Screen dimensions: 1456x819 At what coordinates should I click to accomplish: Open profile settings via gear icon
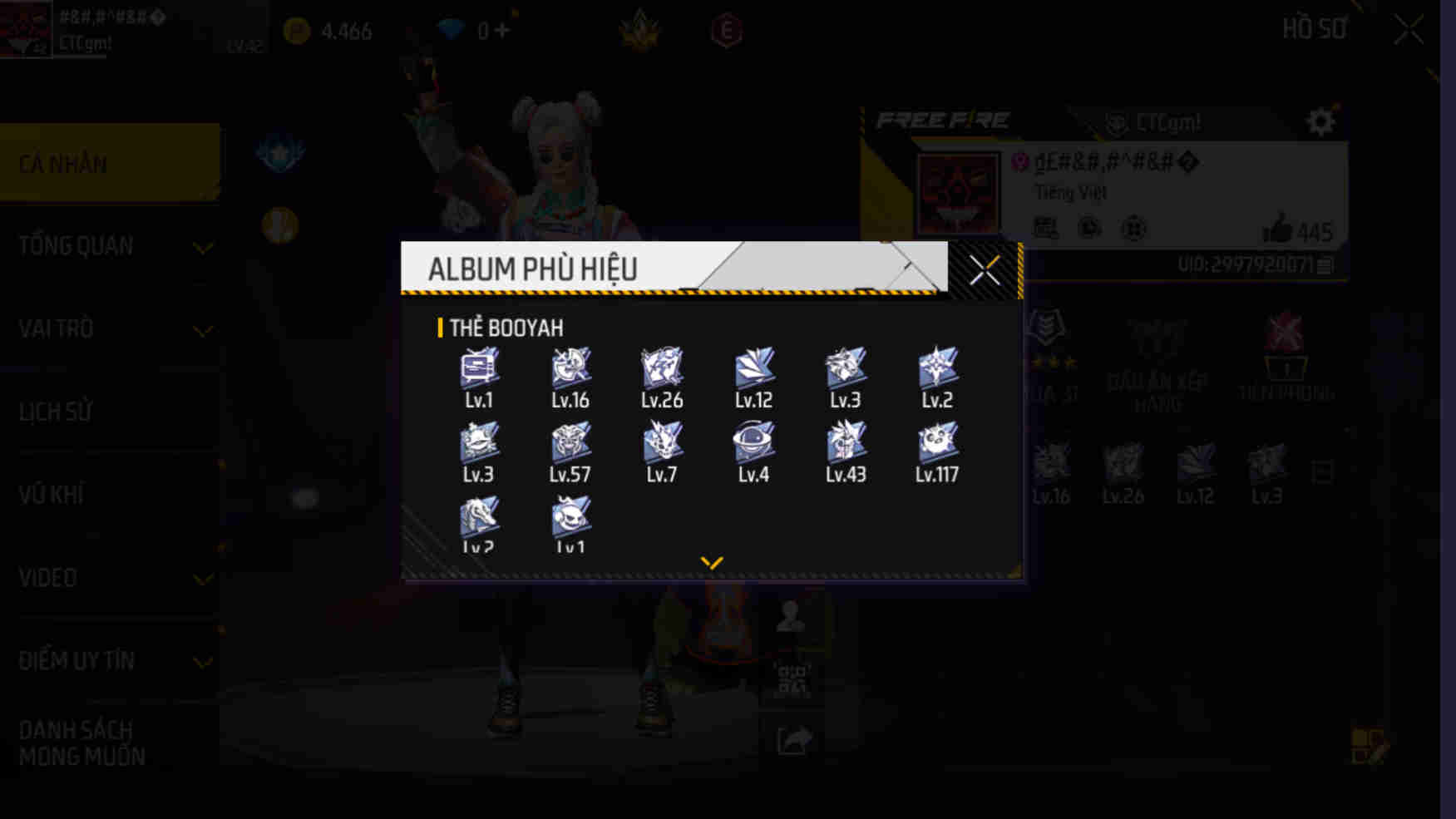point(1319,121)
